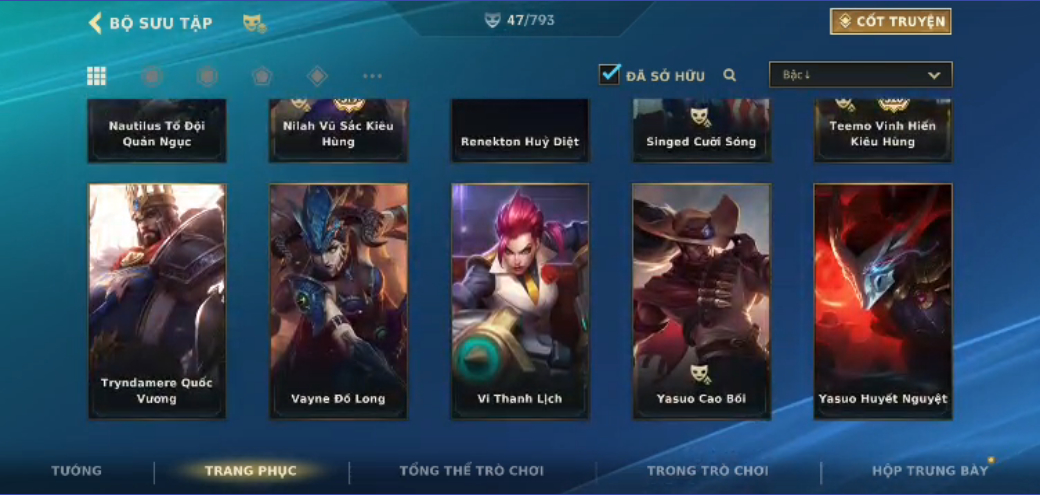The height and width of the screenshot is (495, 1040).
Task: Open the Cốt Truyện button
Action: click(x=890, y=22)
